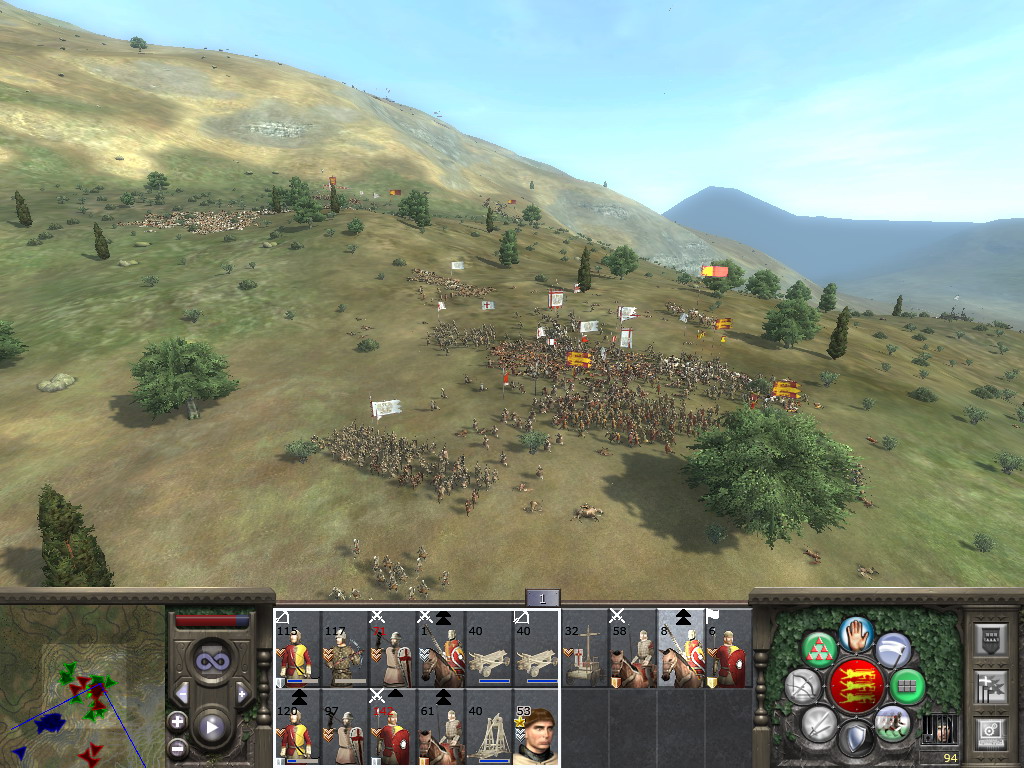Viewport: 1024px width, 768px height.
Task: Open the game options gear button
Action: pyautogui.click(x=990, y=733)
